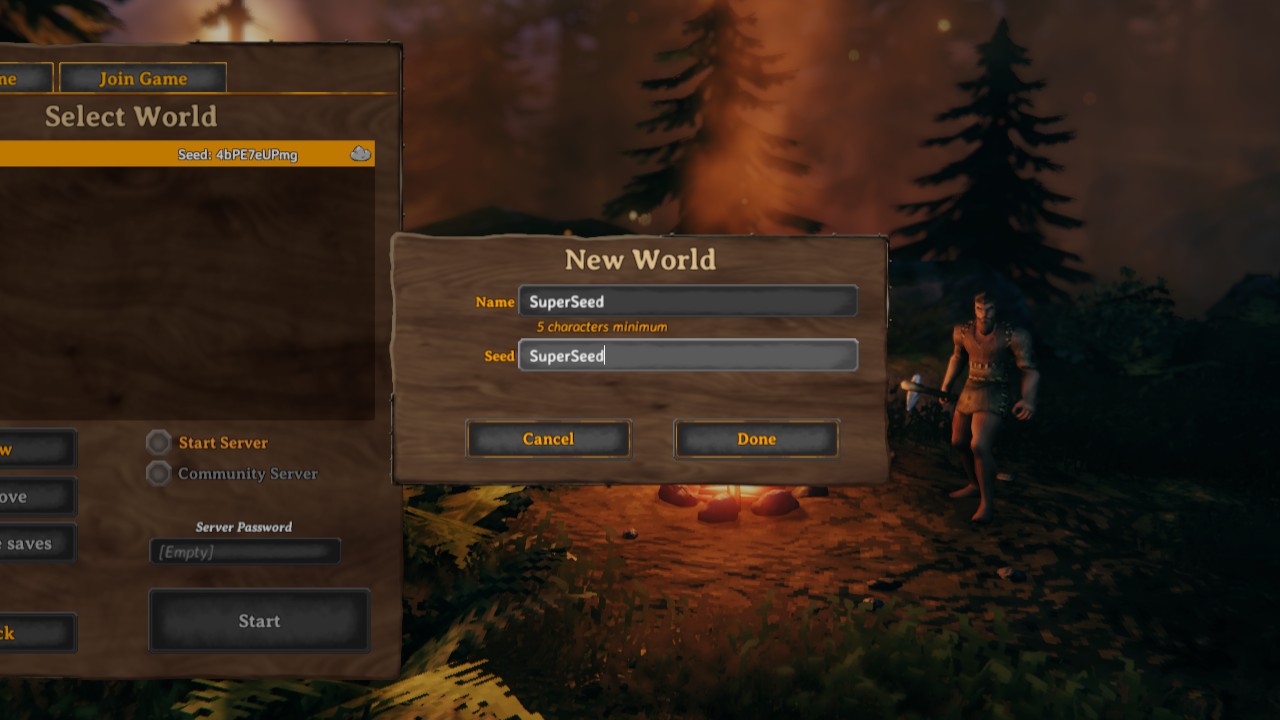Click the Server Password field

coord(244,550)
